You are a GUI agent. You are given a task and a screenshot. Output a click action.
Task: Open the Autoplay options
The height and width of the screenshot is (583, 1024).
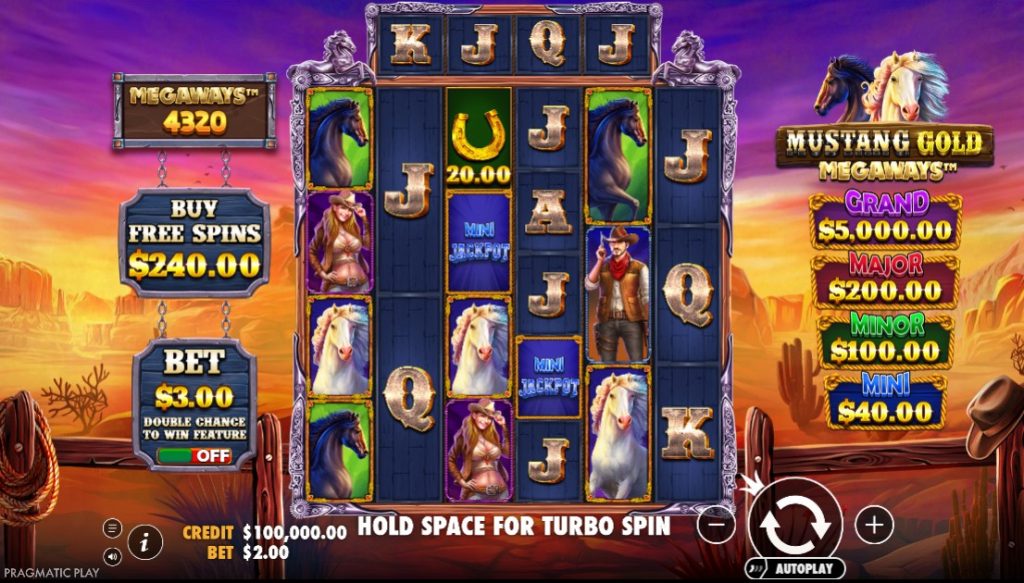[x=795, y=569]
